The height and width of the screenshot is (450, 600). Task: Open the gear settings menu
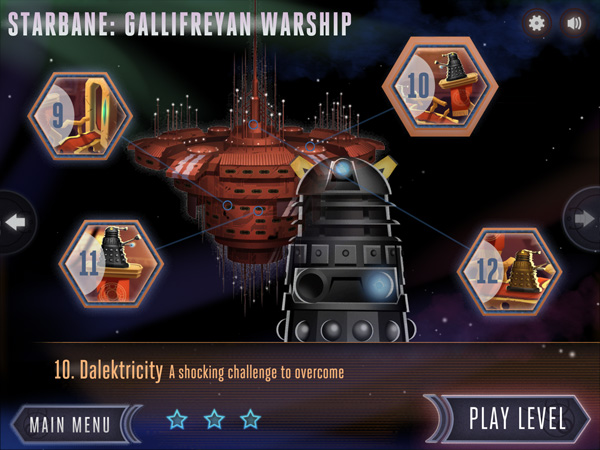537,22
